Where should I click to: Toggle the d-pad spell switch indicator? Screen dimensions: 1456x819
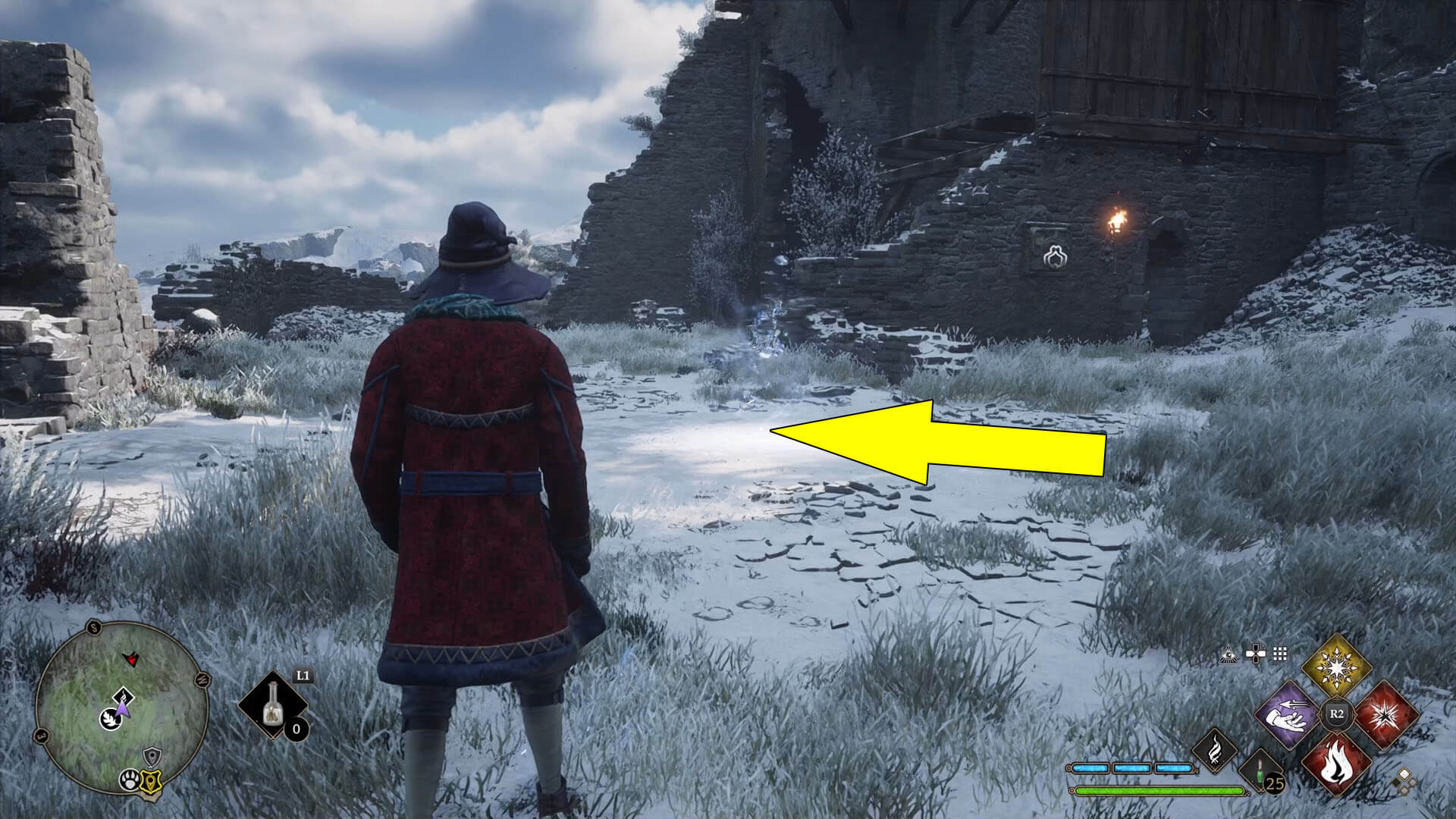click(x=1256, y=652)
